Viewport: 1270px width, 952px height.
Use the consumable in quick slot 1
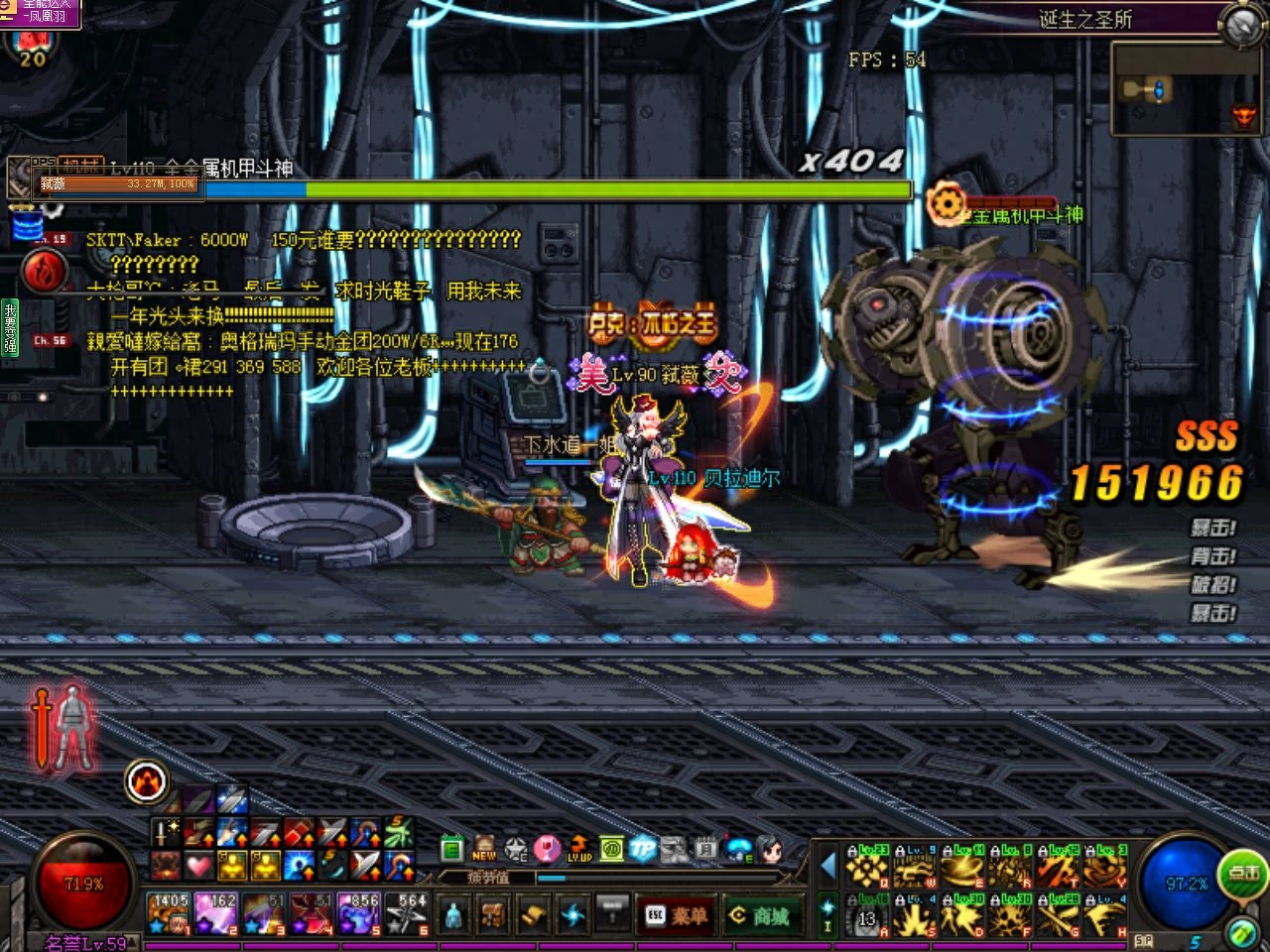pos(169,913)
